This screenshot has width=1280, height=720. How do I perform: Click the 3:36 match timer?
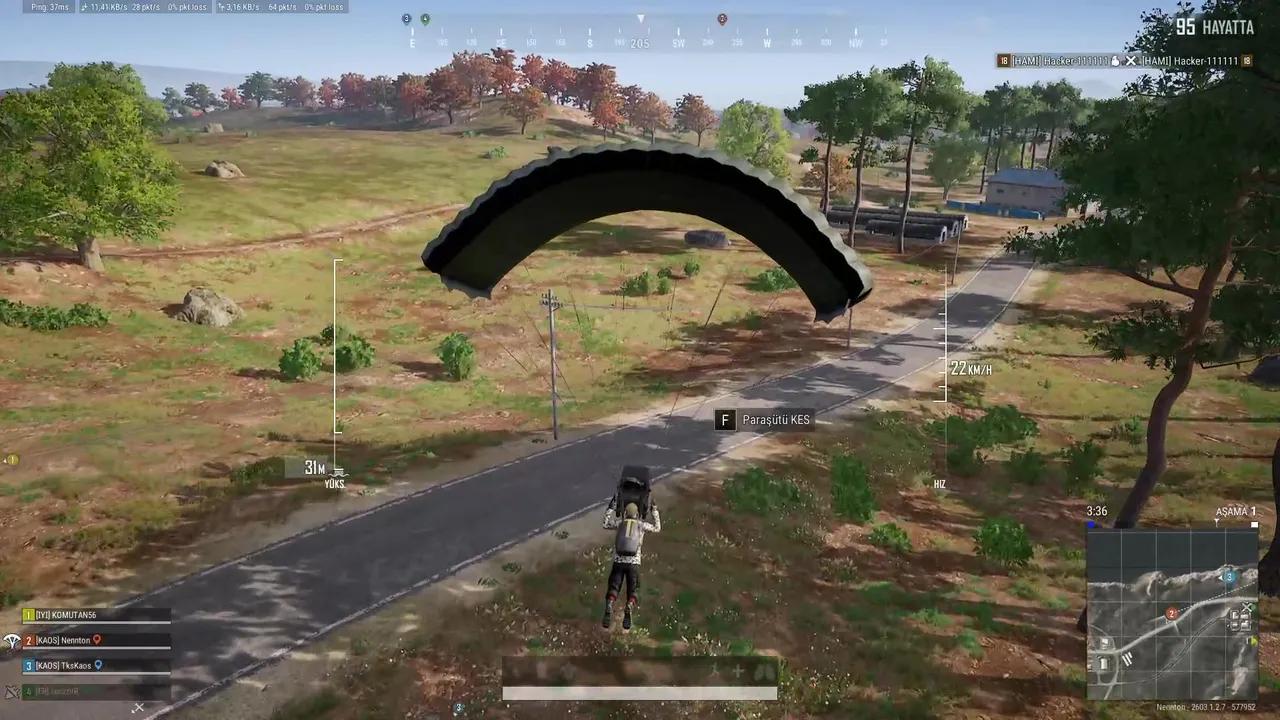[1096, 511]
